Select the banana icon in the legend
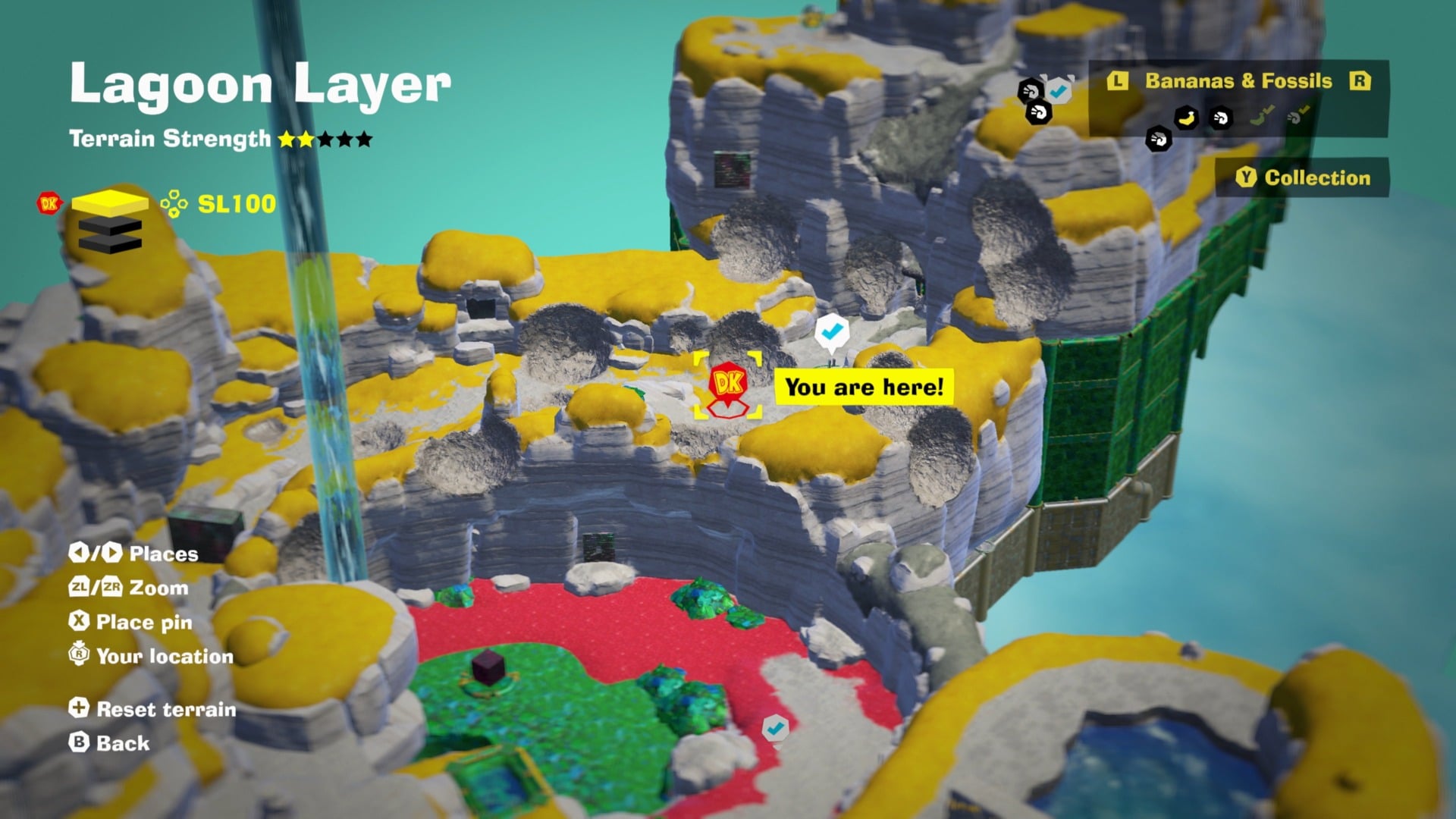 1185,119
